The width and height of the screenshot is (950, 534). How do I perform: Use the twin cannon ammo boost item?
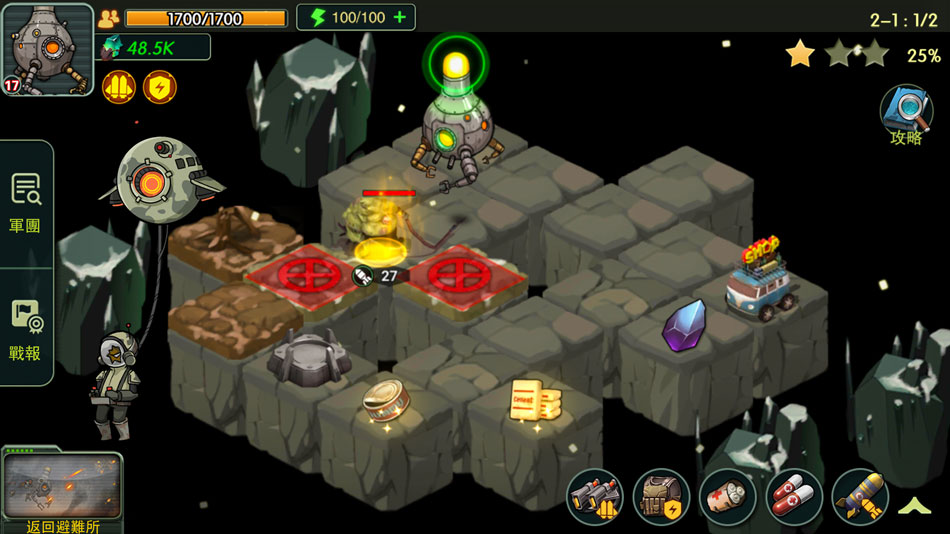coord(595,497)
